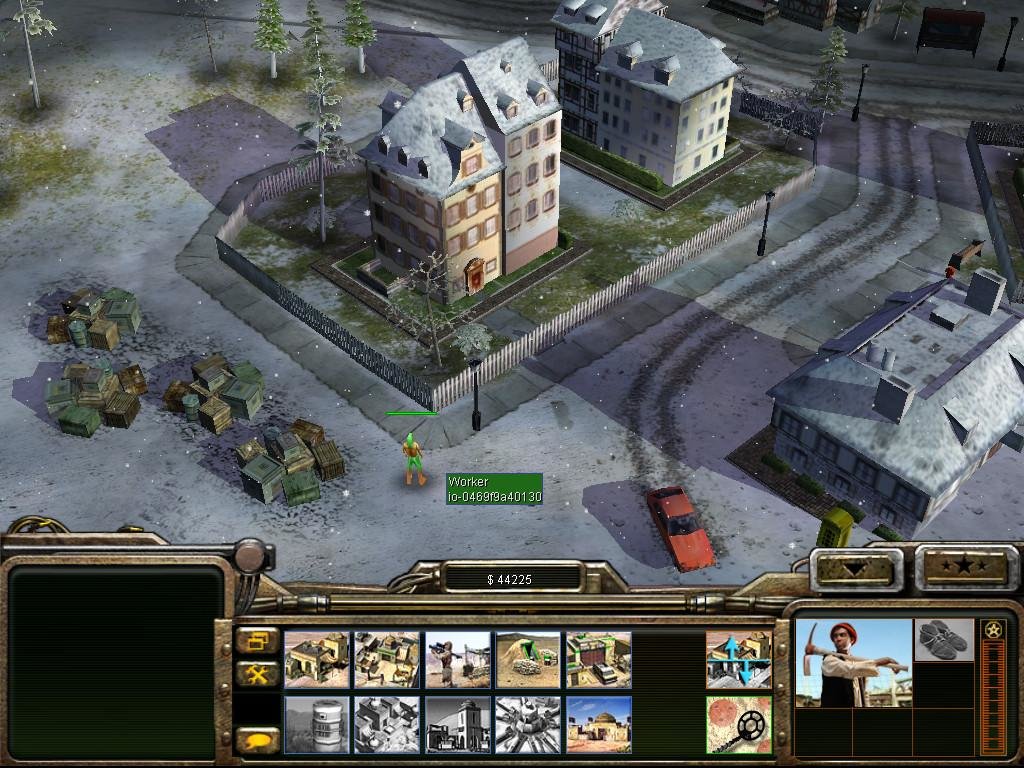Choose the greyed-out Scud Storm icon

tap(528, 724)
